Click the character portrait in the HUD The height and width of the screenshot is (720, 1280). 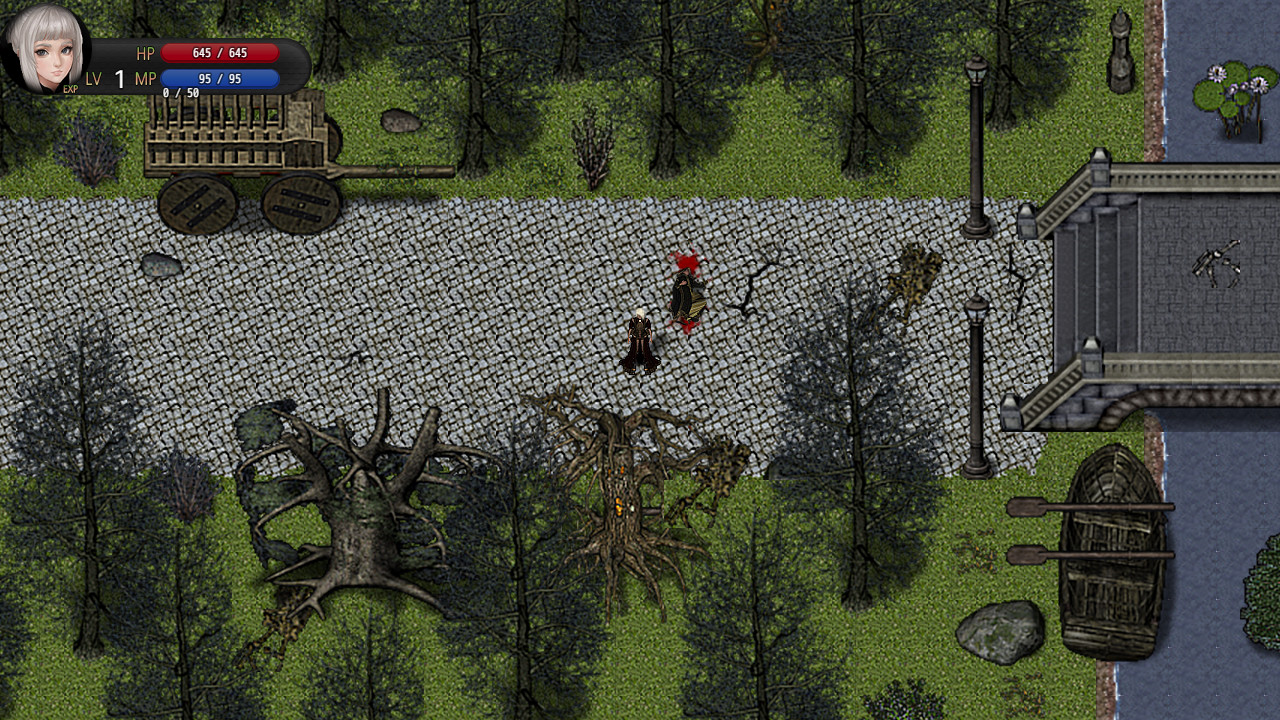(x=45, y=48)
